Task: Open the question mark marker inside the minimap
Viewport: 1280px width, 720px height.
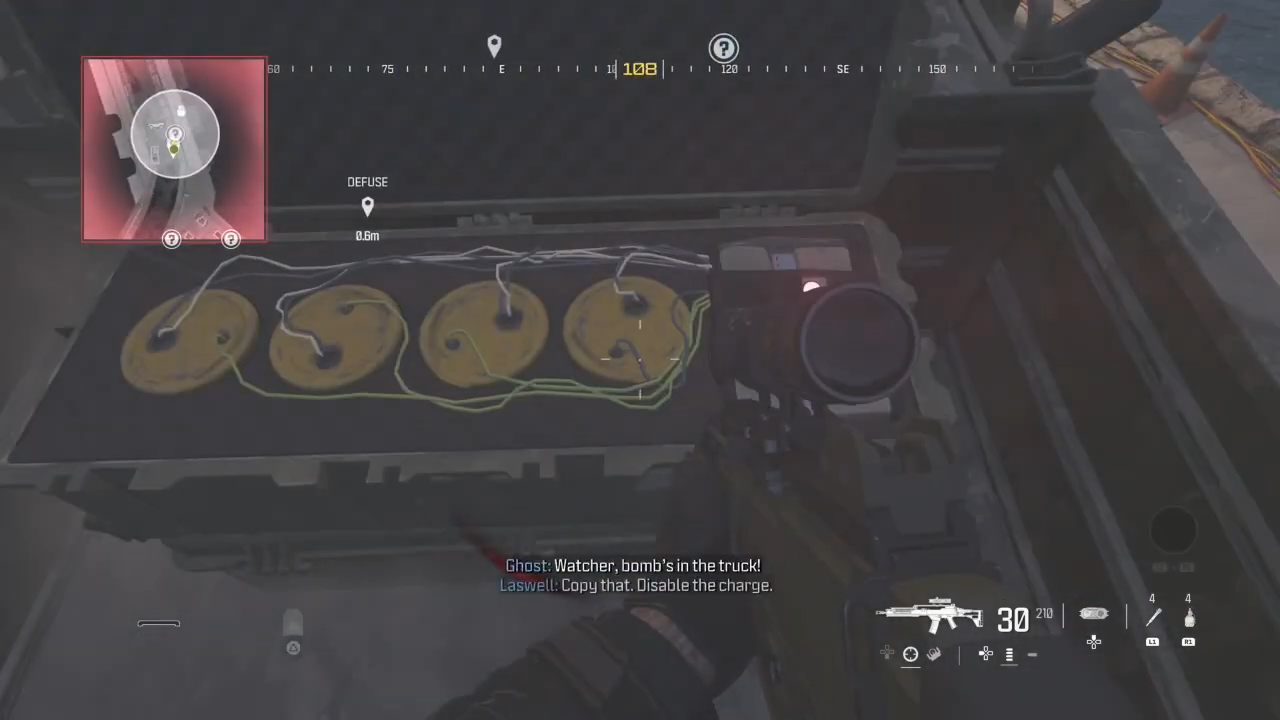Action: pyautogui.click(x=174, y=133)
